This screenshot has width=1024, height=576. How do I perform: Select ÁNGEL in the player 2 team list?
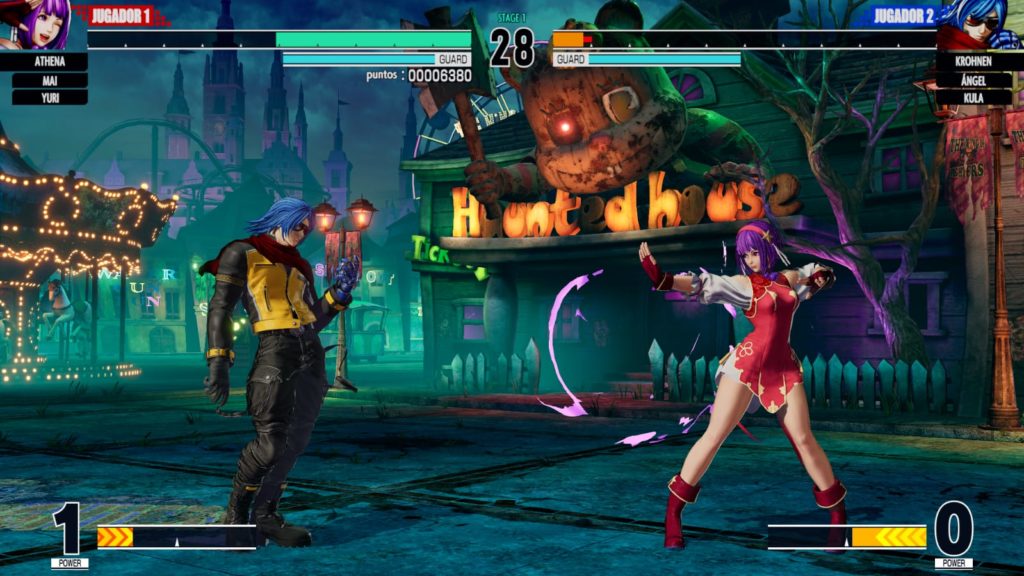[974, 80]
